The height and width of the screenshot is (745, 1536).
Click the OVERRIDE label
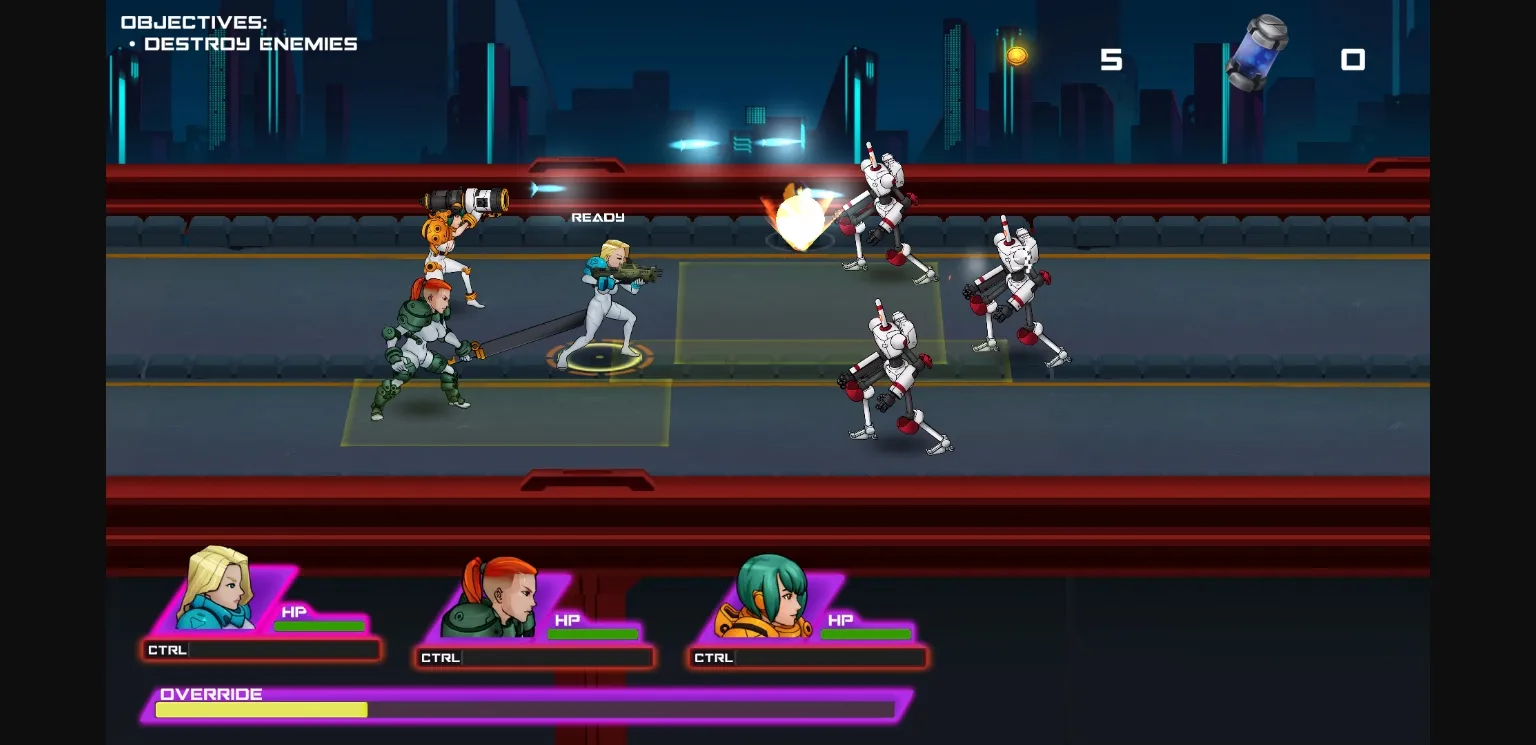click(211, 694)
